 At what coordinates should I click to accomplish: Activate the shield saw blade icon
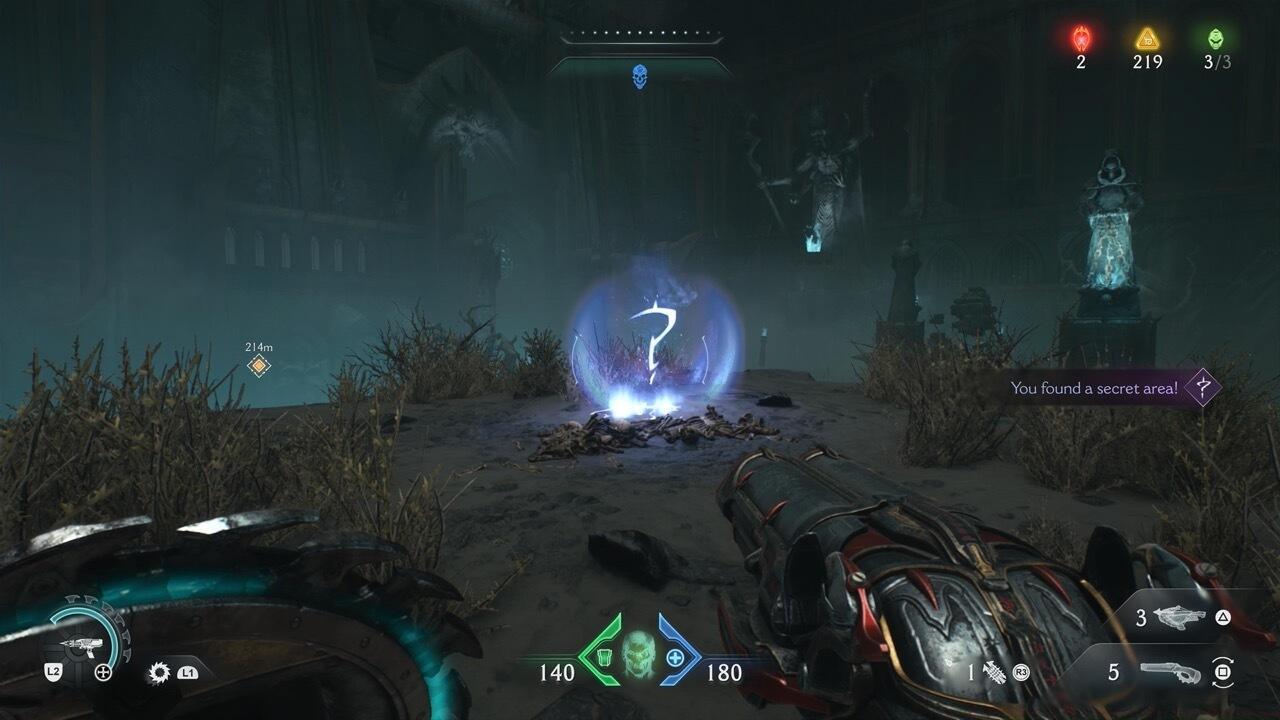158,673
